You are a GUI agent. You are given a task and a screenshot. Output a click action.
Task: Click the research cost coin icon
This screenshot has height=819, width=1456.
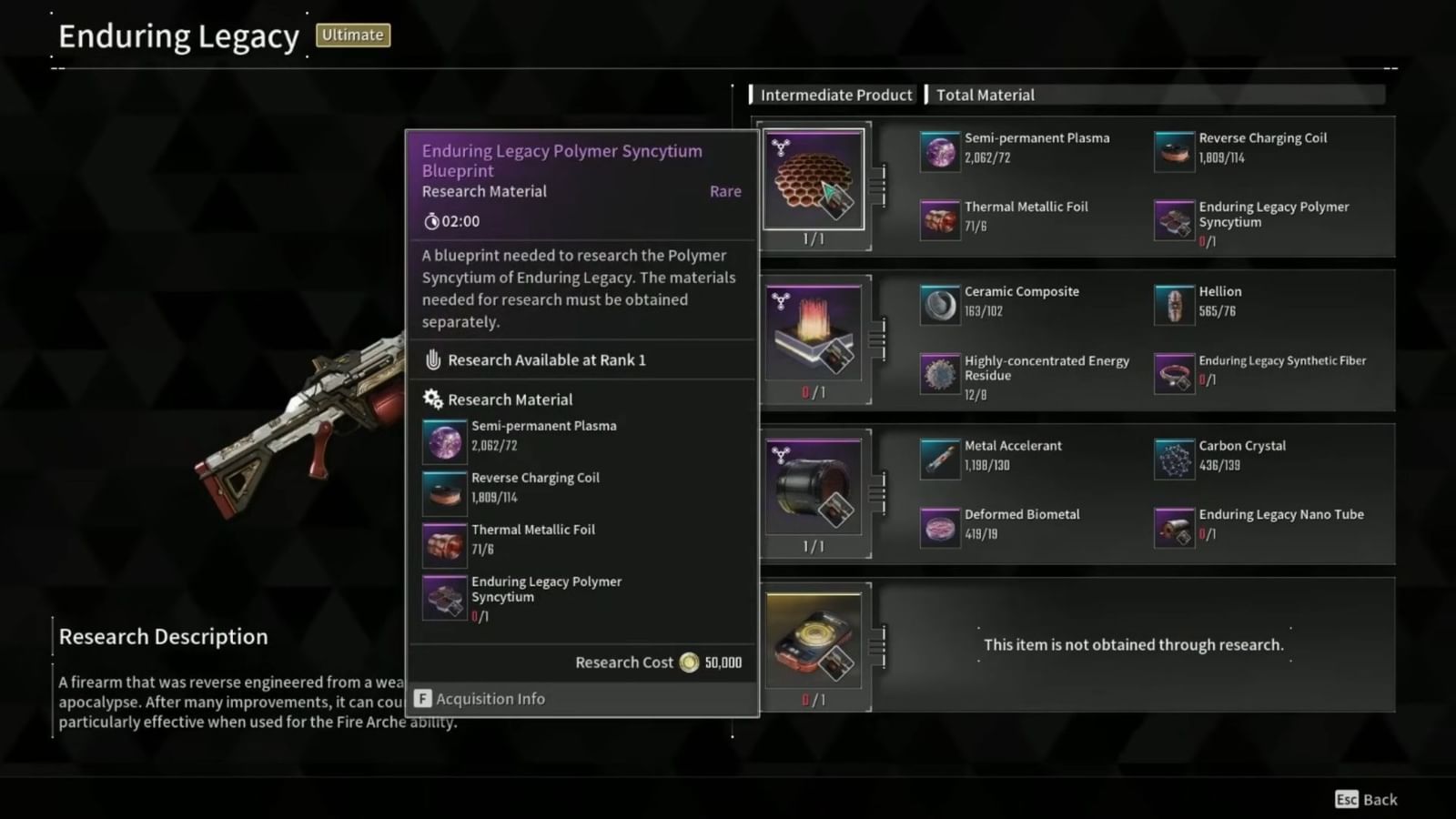point(687,662)
